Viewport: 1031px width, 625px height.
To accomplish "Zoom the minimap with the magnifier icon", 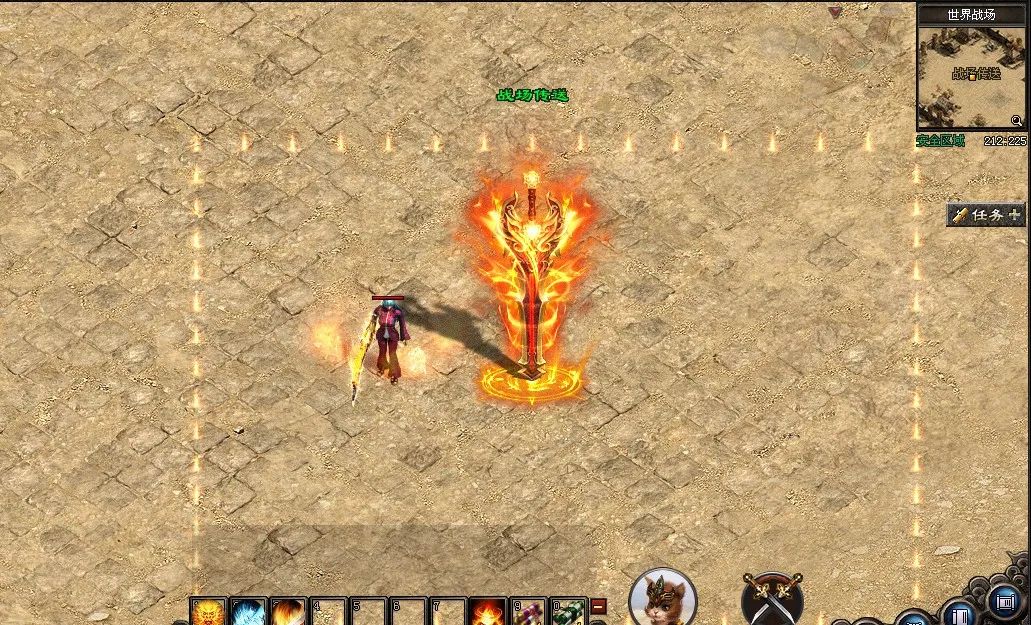I will coord(1016,121).
